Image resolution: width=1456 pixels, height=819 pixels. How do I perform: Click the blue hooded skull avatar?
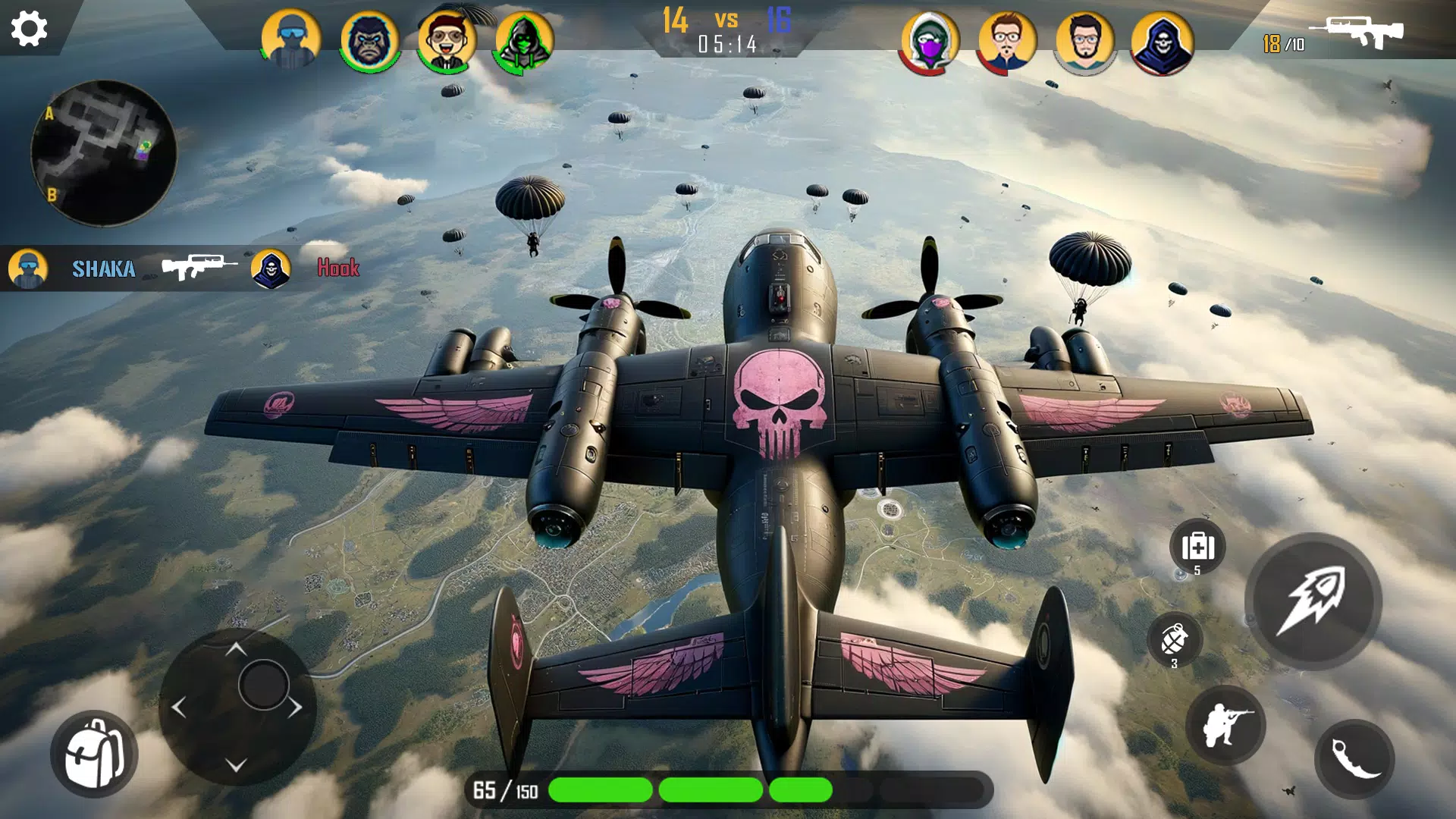tap(1162, 42)
